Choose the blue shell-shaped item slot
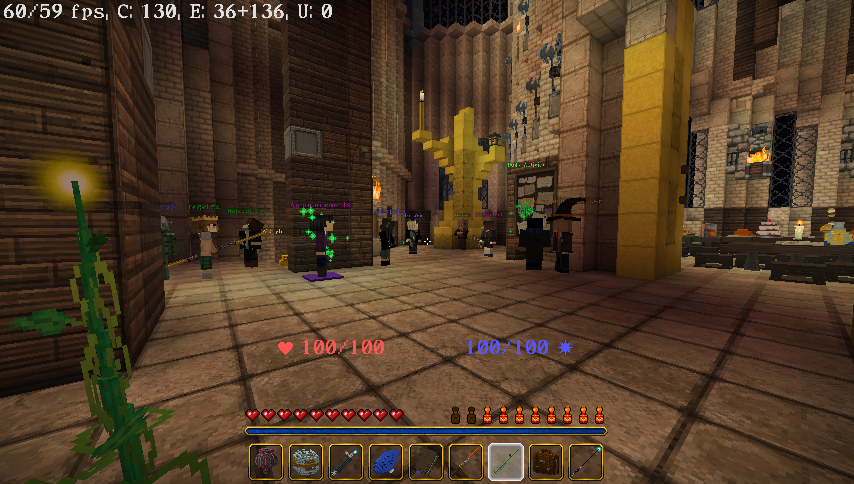Image resolution: width=854 pixels, height=484 pixels. click(386, 462)
